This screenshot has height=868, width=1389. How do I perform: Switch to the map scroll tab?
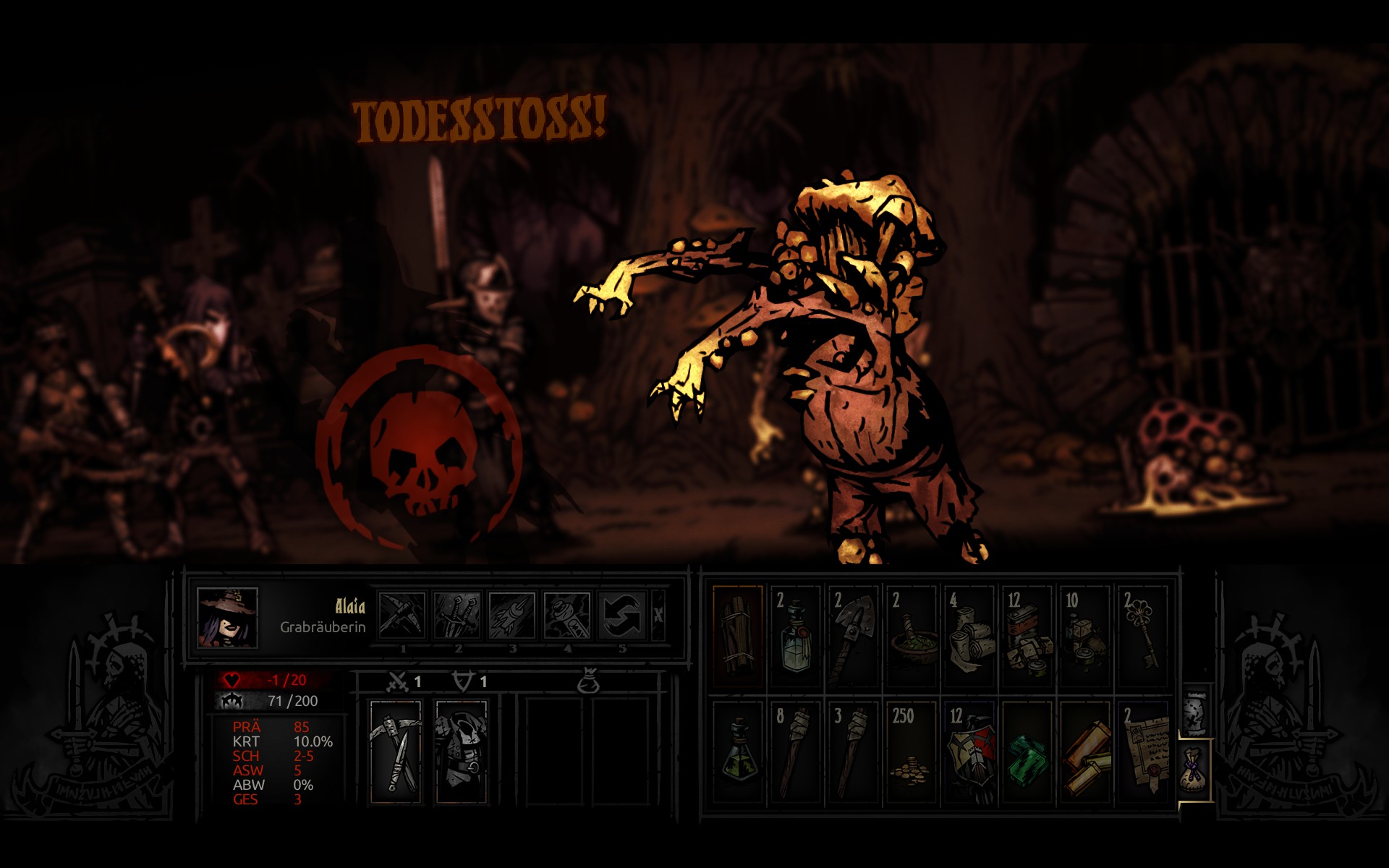tap(1194, 713)
